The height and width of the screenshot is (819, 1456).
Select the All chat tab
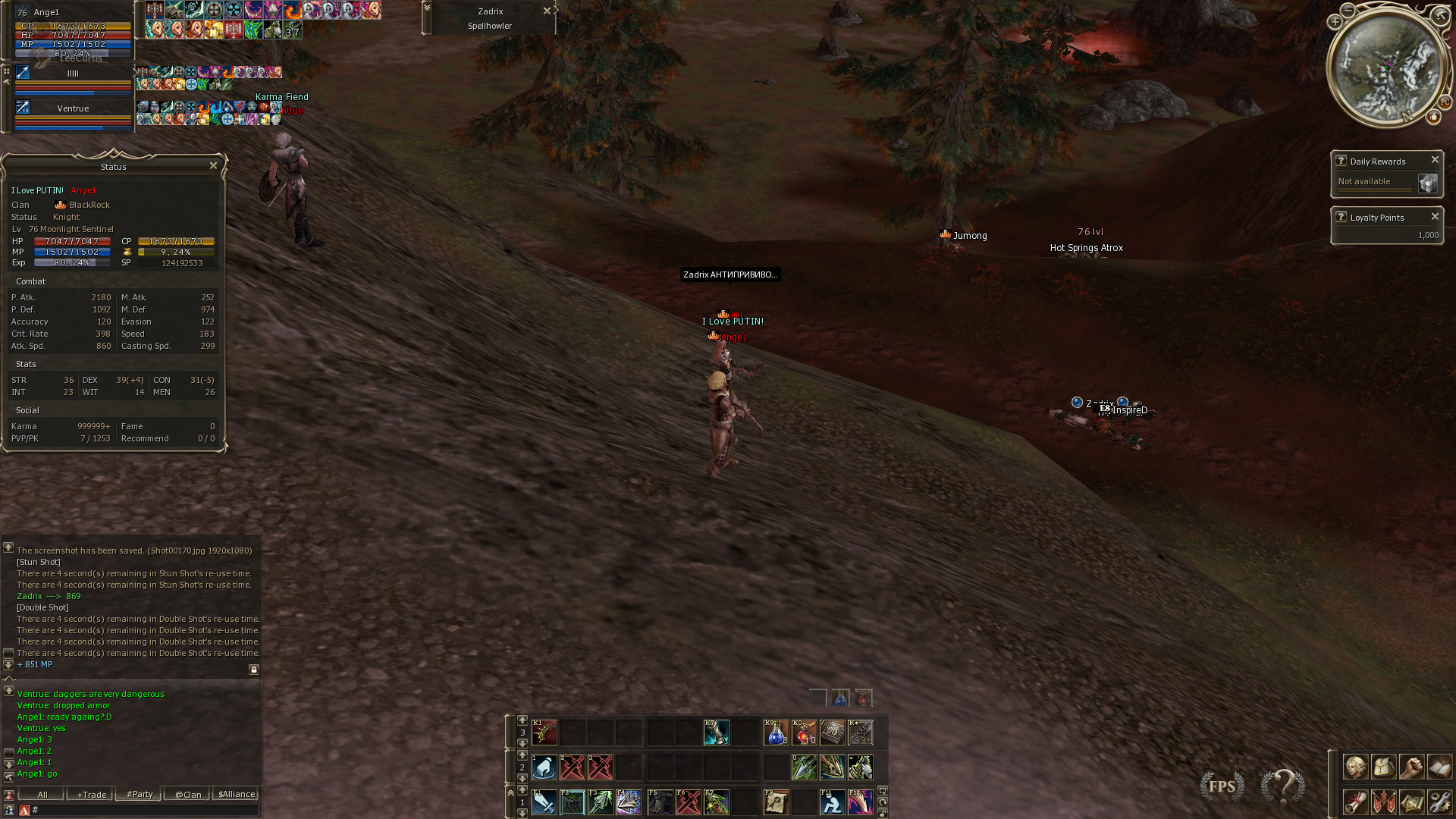click(42, 795)
